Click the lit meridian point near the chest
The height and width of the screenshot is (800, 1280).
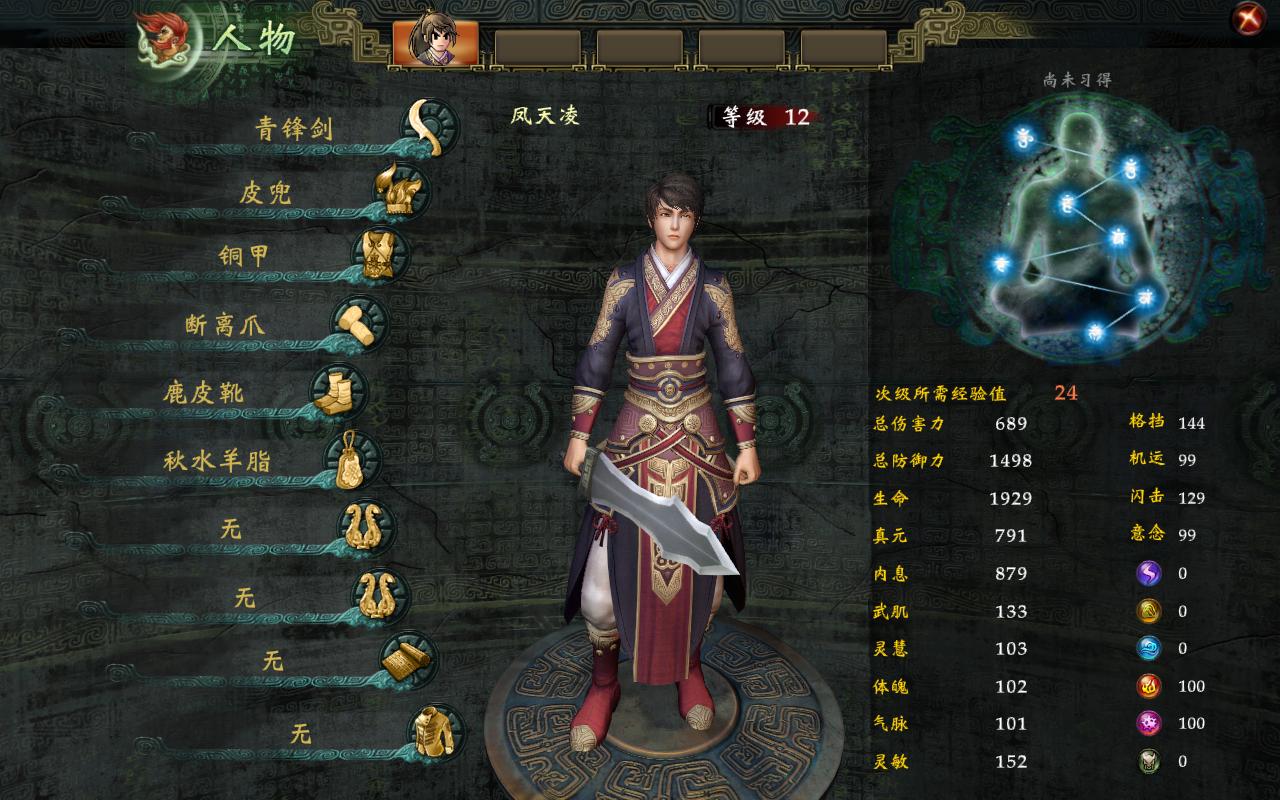coord(1067,202)
